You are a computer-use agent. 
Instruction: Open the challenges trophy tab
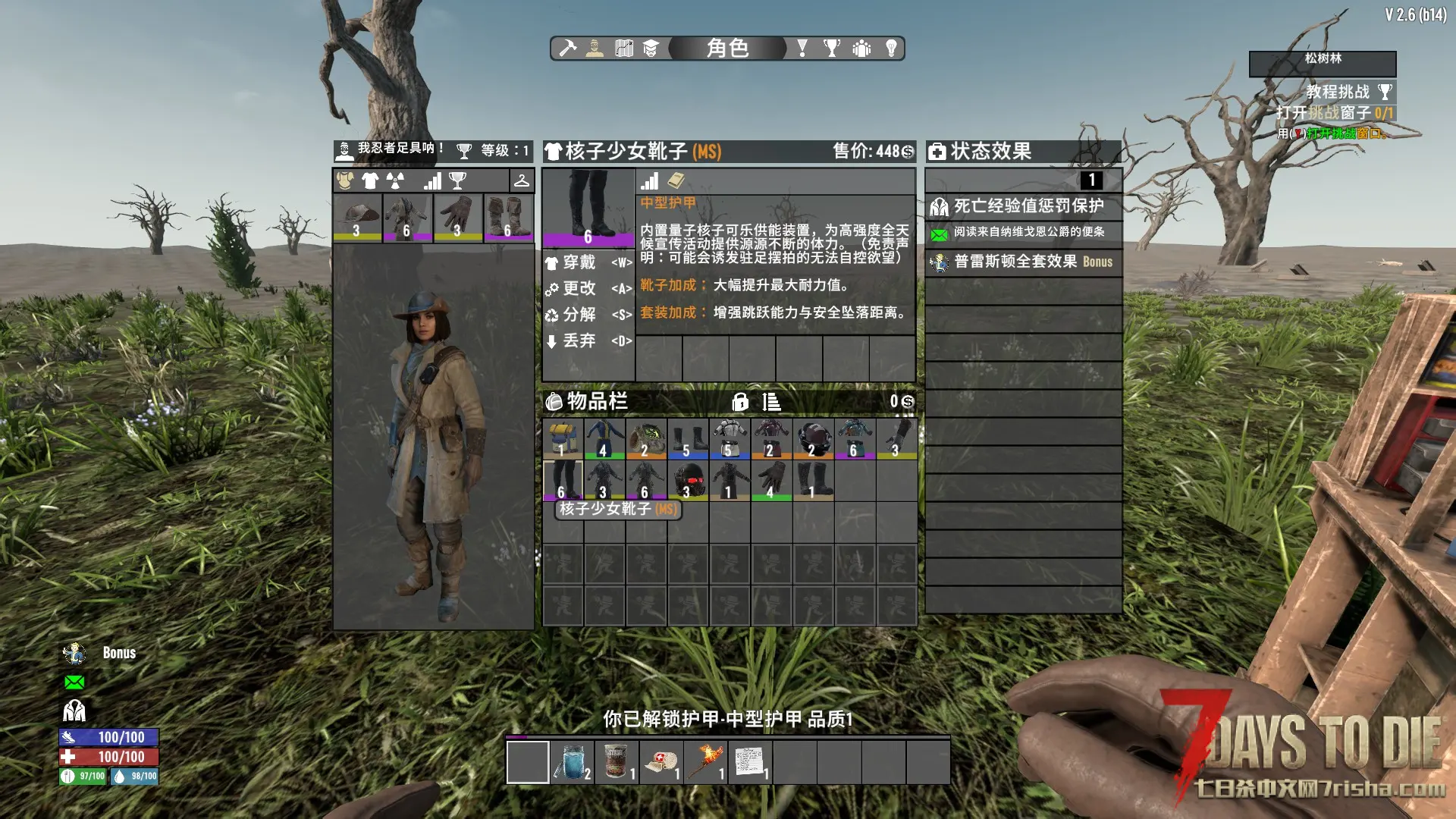click(x=832, y=49)
